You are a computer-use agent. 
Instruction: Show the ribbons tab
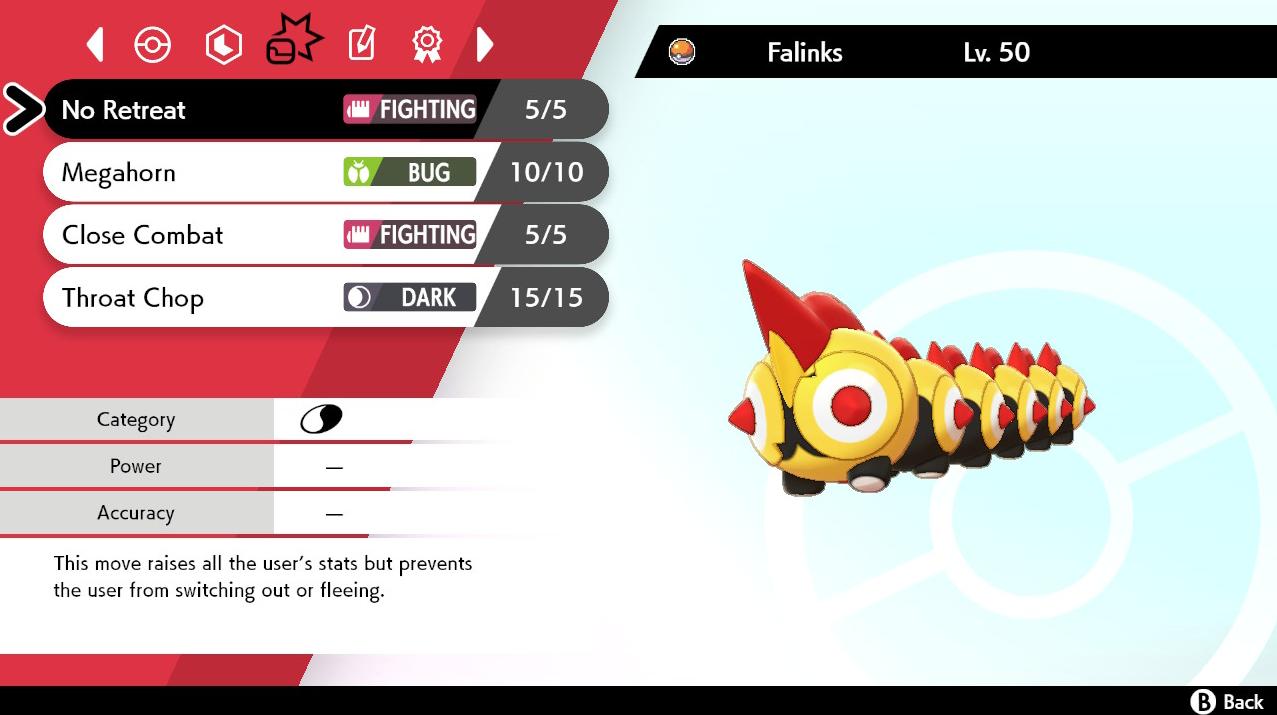coord(427,44)
